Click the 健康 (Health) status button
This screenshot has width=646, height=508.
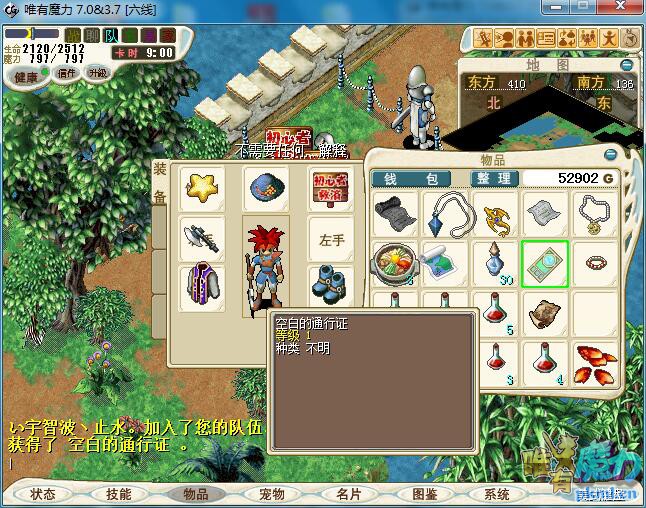(26, 77)
